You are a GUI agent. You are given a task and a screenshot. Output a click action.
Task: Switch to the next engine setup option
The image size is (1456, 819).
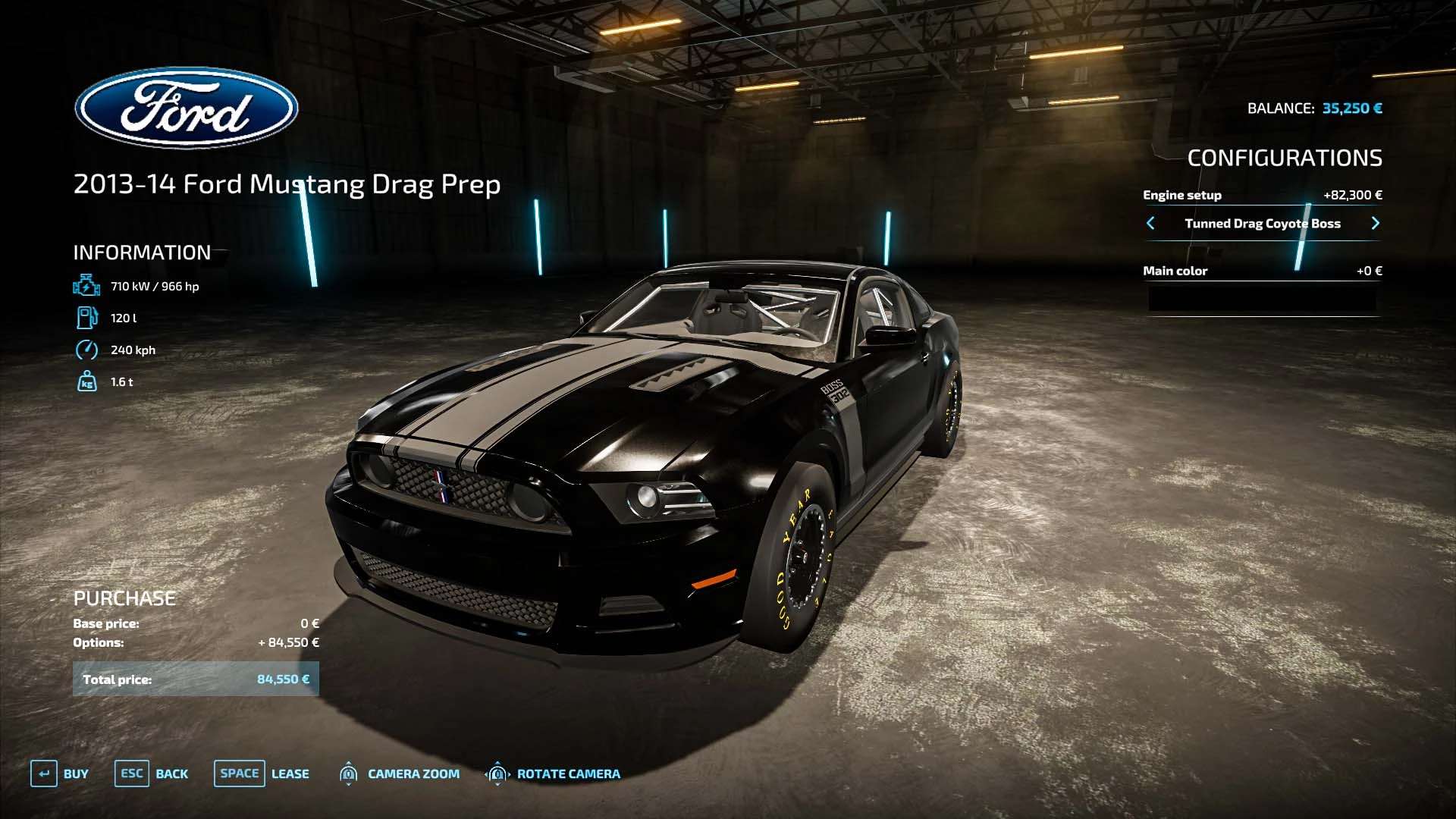[x=1375, y=223]
